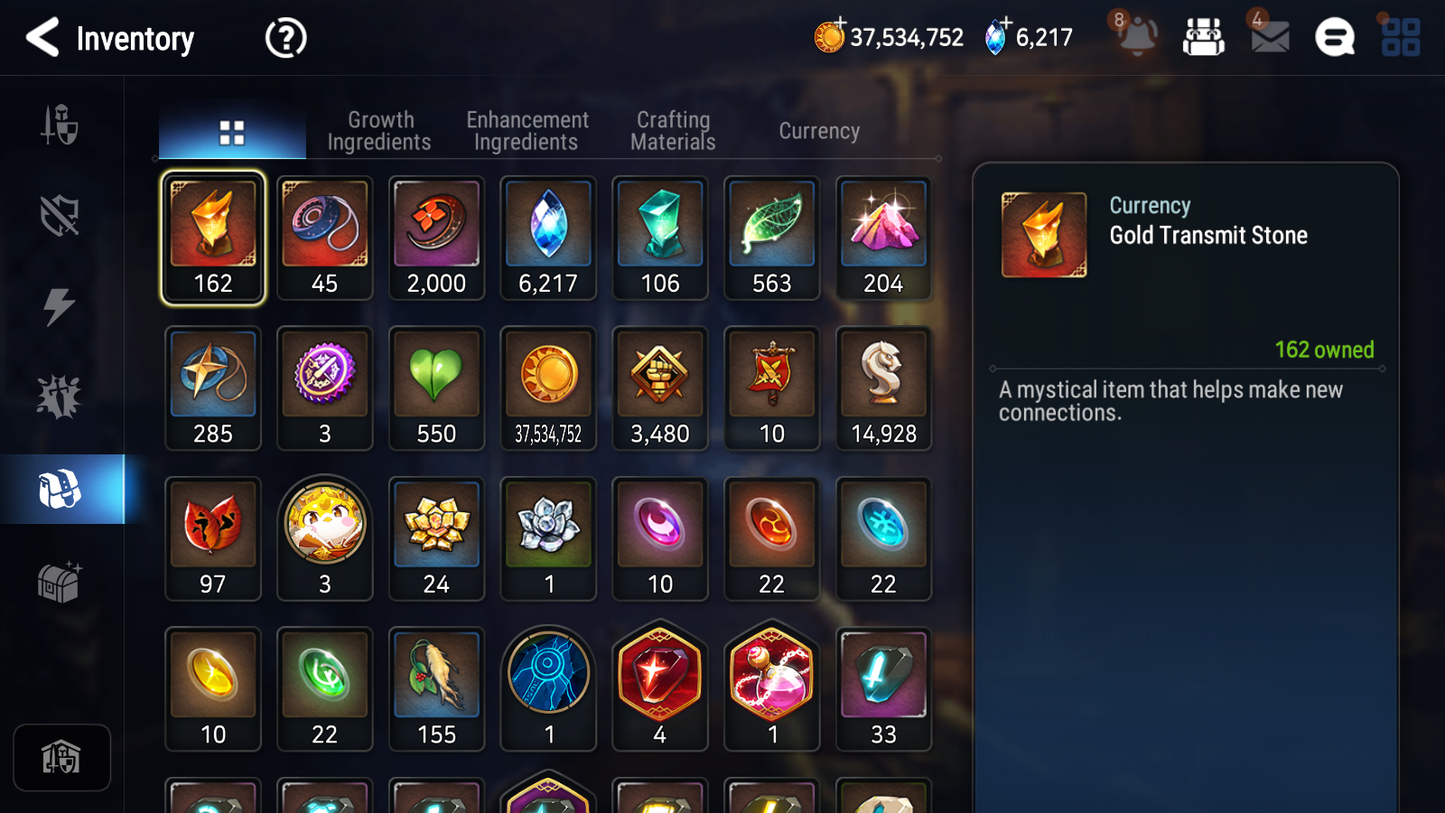This screenshot has height=813, width=1445.
Task: Click the back arrow next to Inventory
Action: point(42,38)
